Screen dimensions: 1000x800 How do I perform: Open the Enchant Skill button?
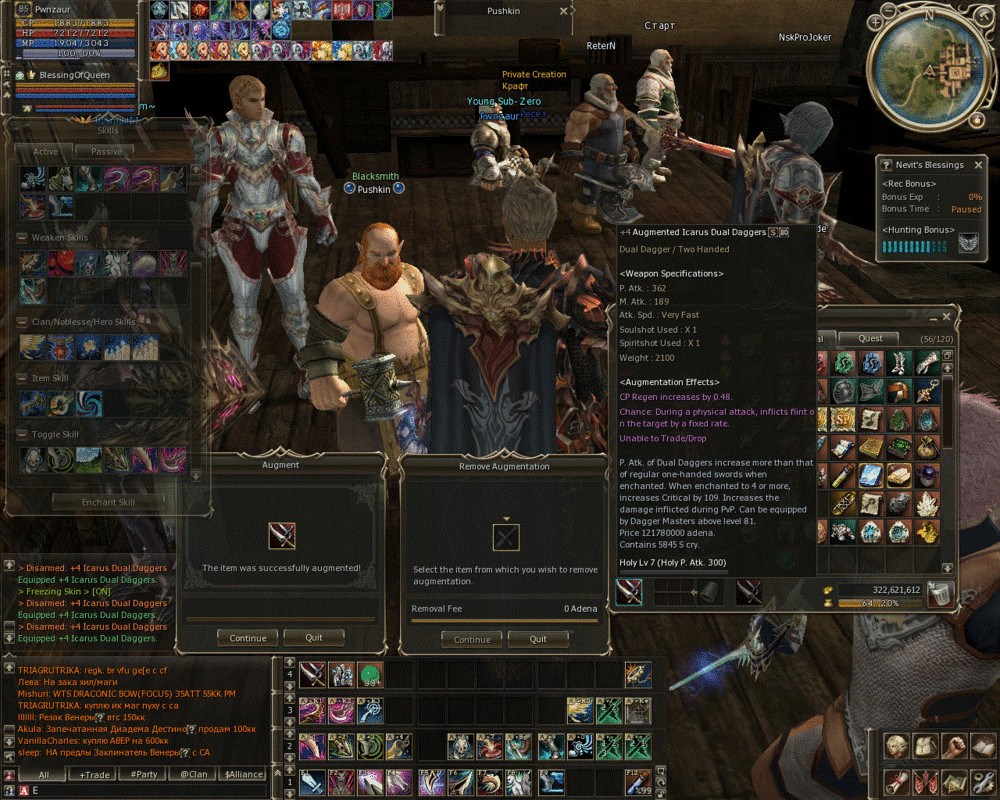click(x=107, y=502)
